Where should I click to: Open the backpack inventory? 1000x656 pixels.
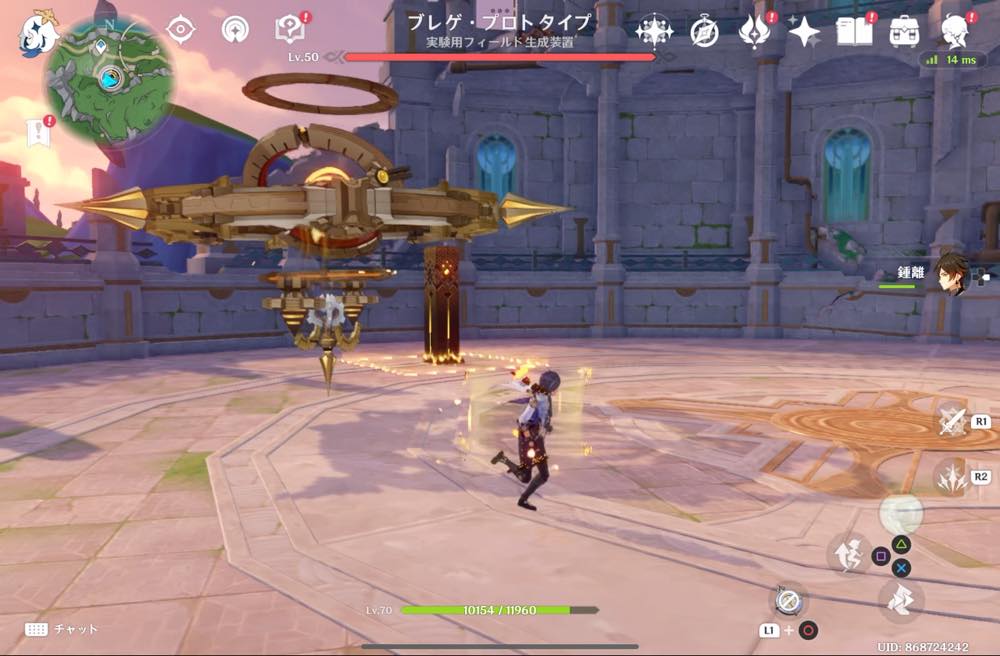click(x=905, y=32)
